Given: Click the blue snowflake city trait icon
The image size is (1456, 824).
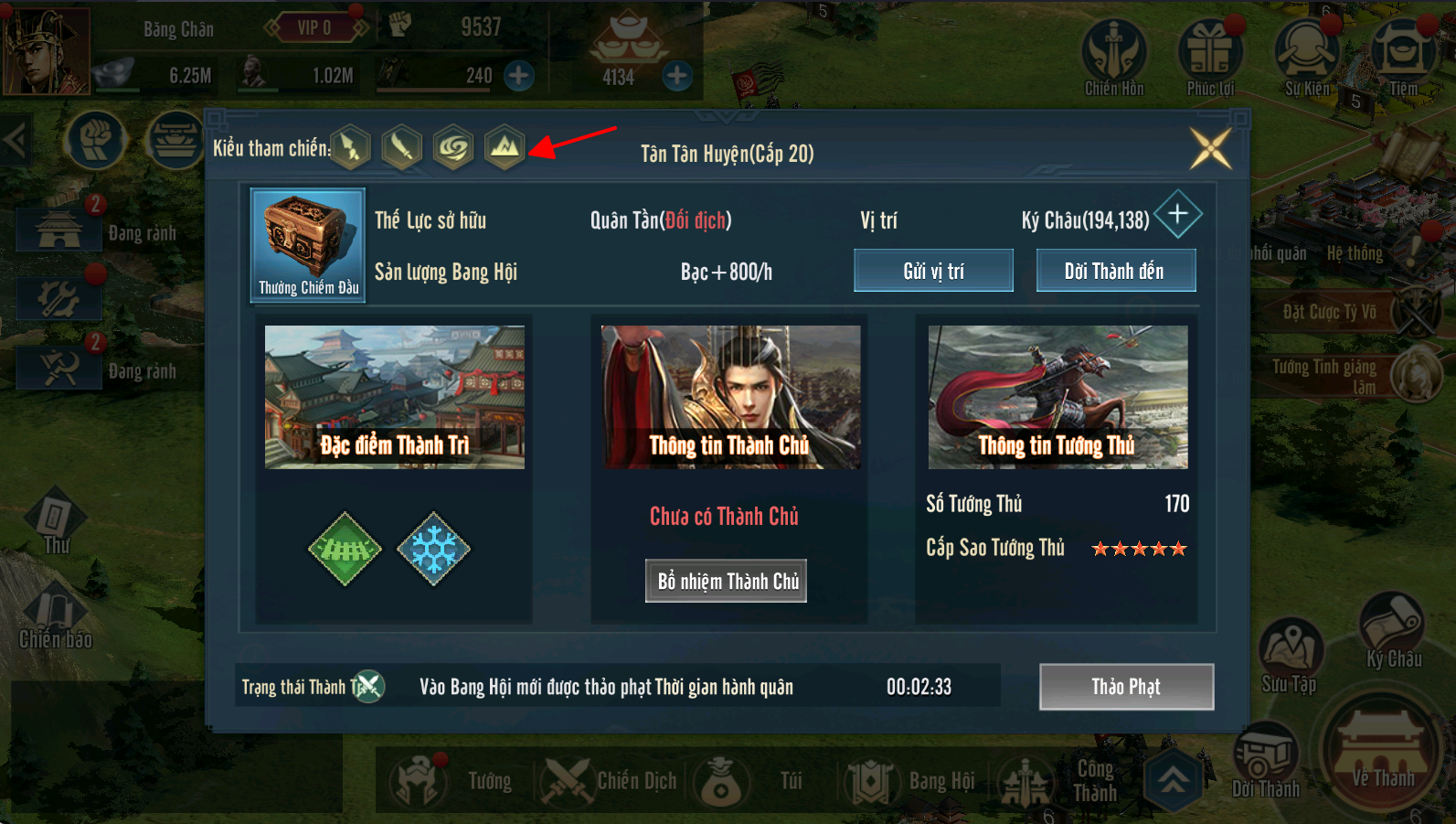Looking at the screenshot, I should (433, 549).
